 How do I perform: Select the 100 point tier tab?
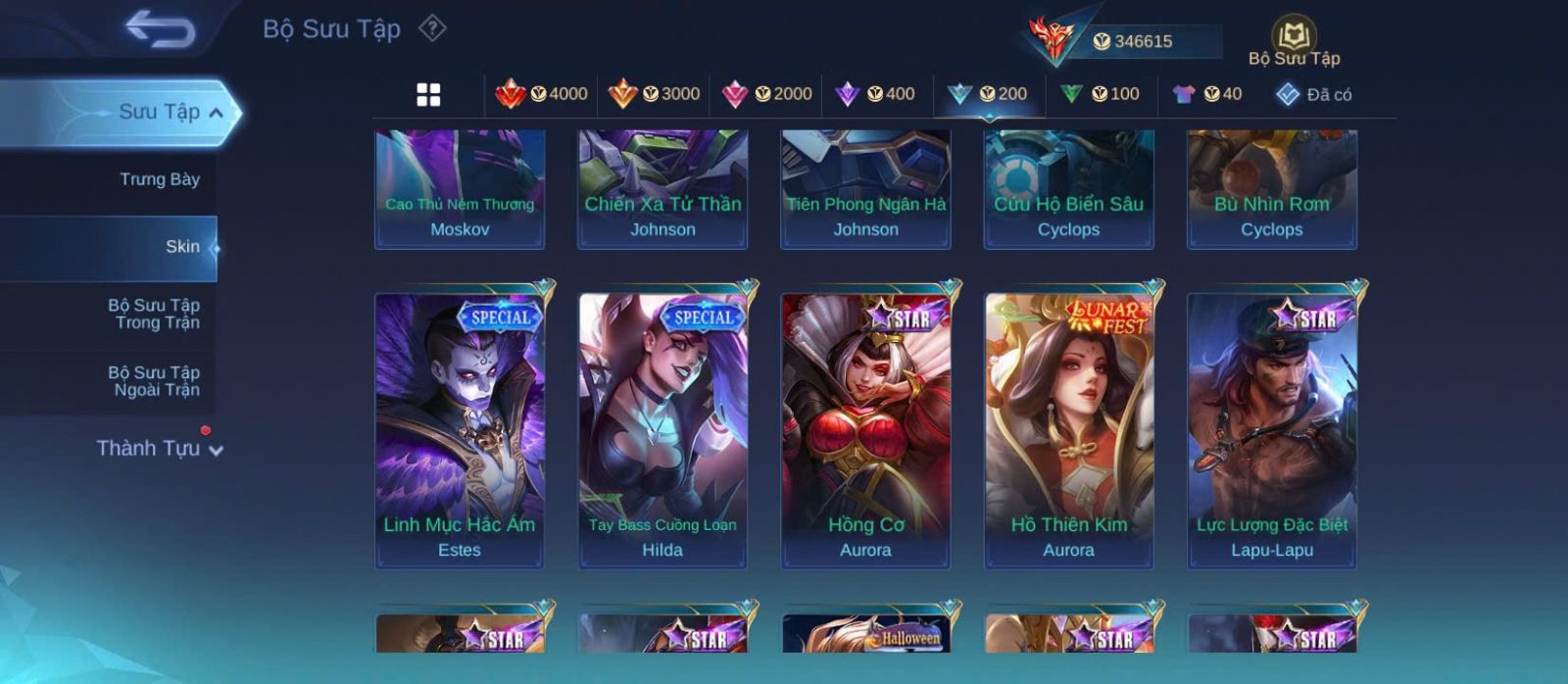coord(1101,94)
